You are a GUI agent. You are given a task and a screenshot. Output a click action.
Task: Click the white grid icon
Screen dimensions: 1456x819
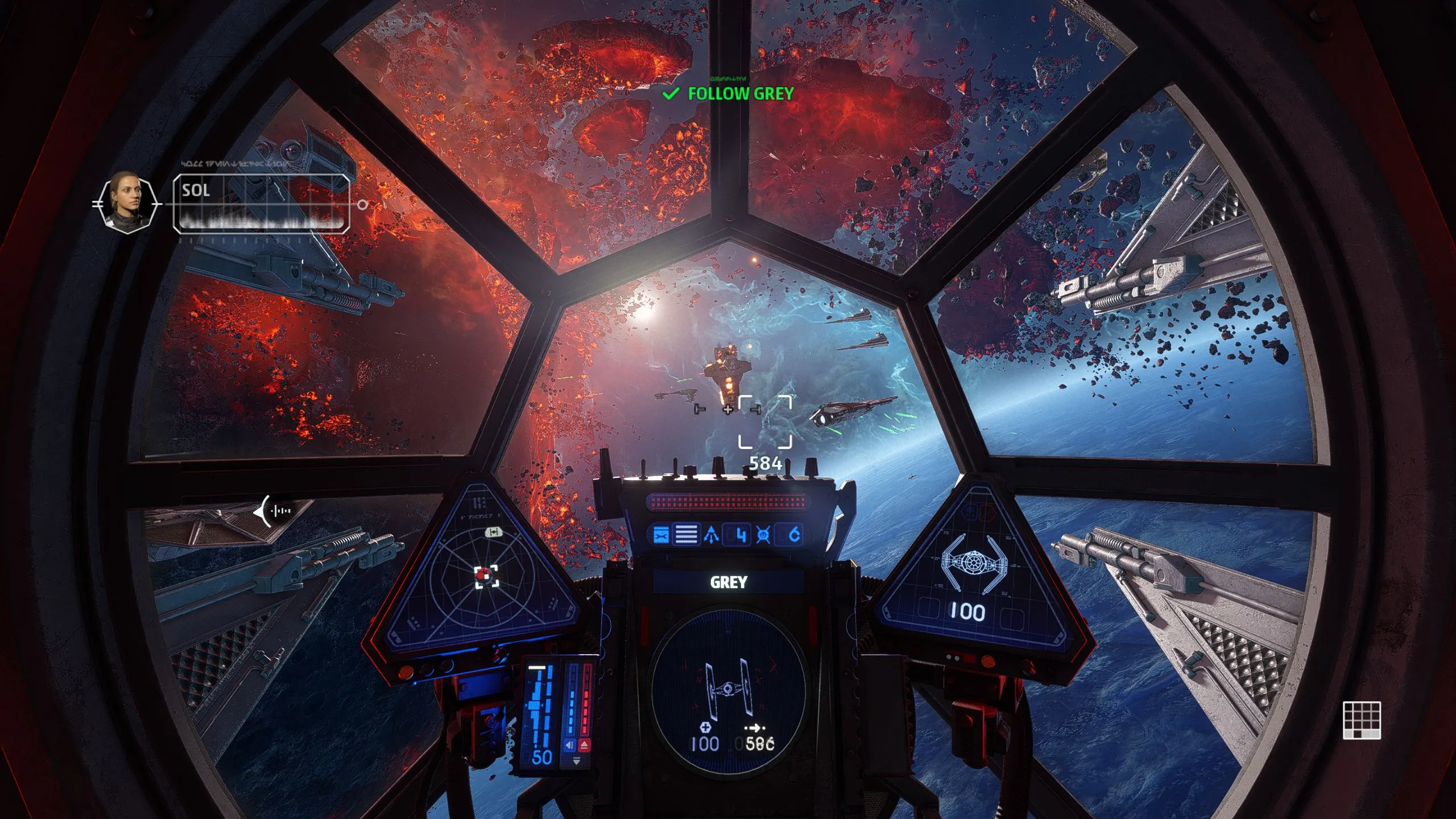1362,720
